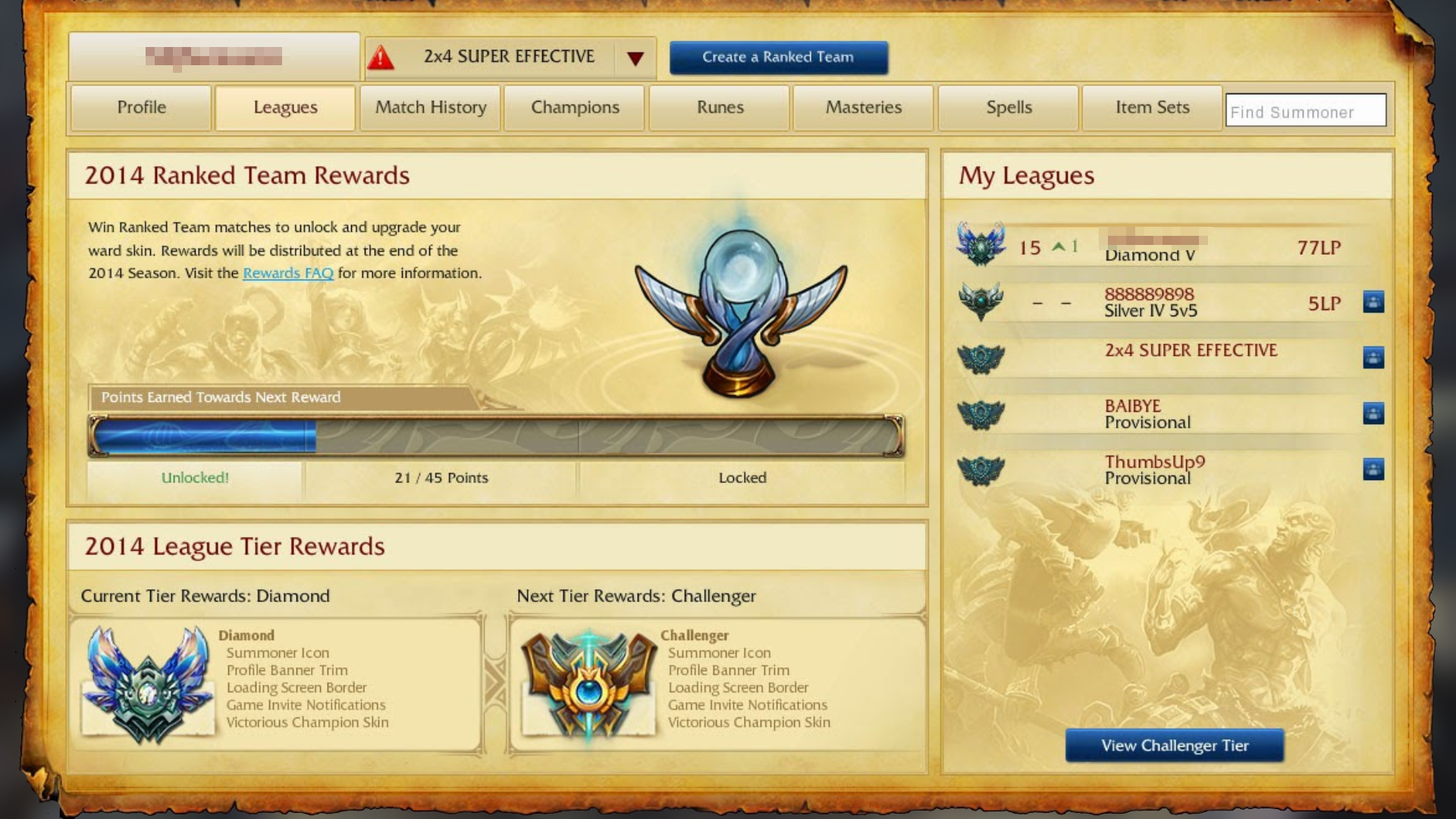
Task: Switch to the Champions tab
Action: [574, 108]
